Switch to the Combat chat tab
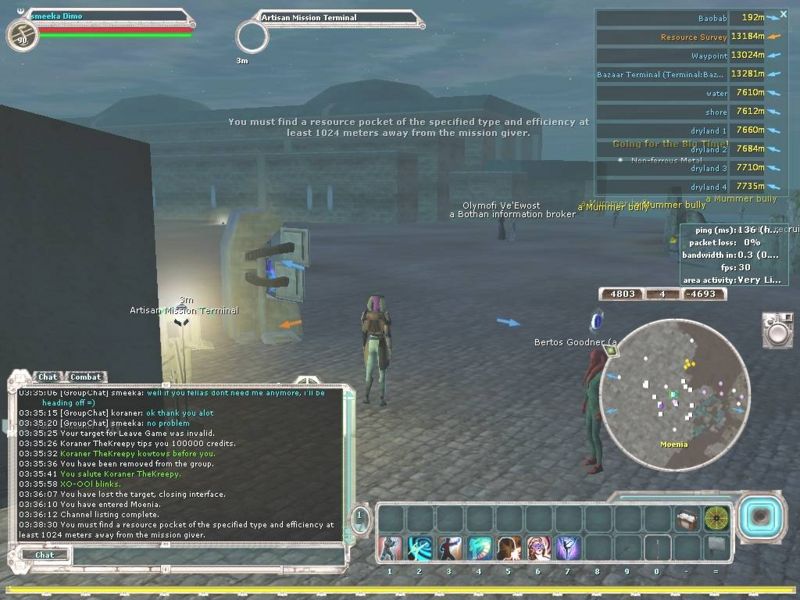The image size is (800, 600). pos(86,377)
